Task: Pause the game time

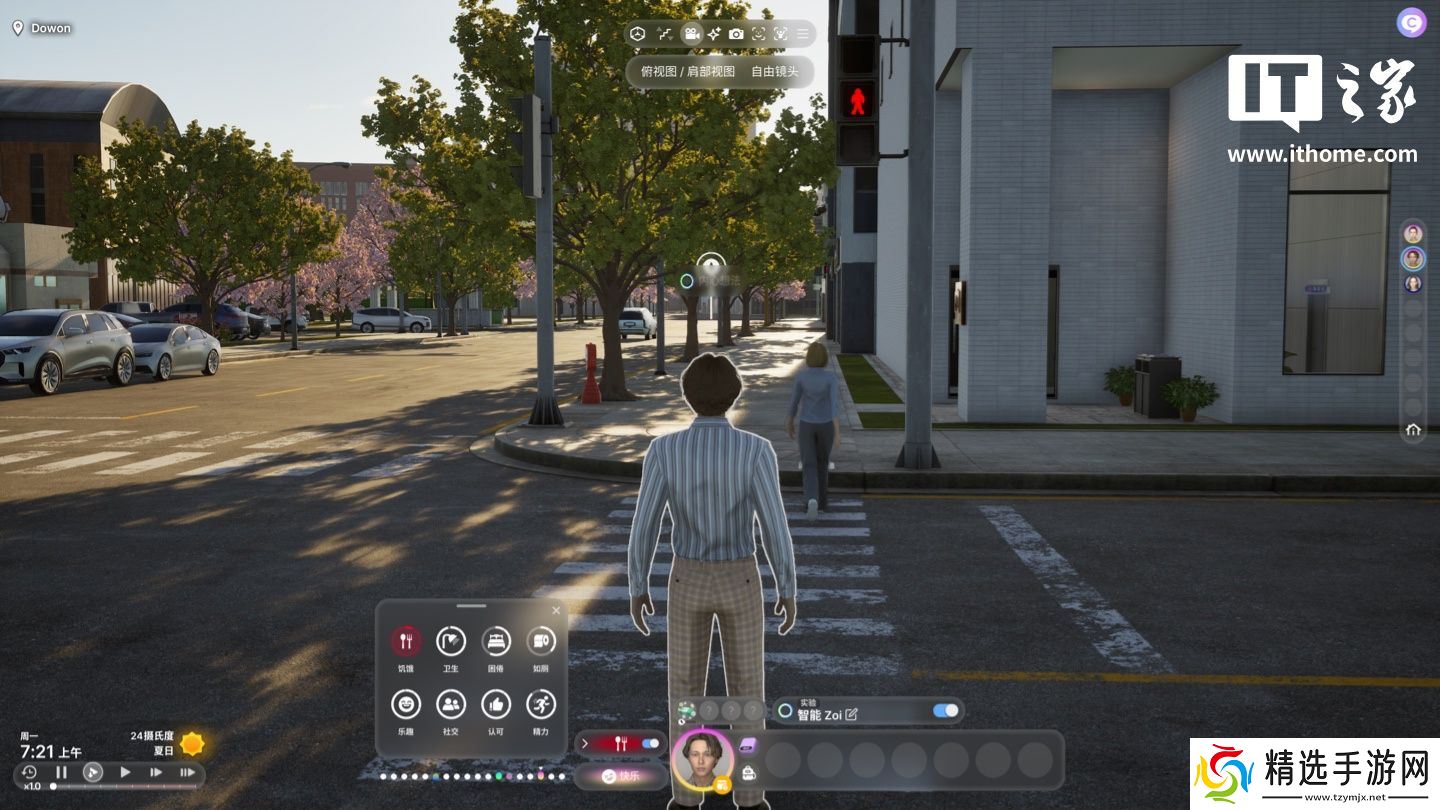Action: [61, 772]
